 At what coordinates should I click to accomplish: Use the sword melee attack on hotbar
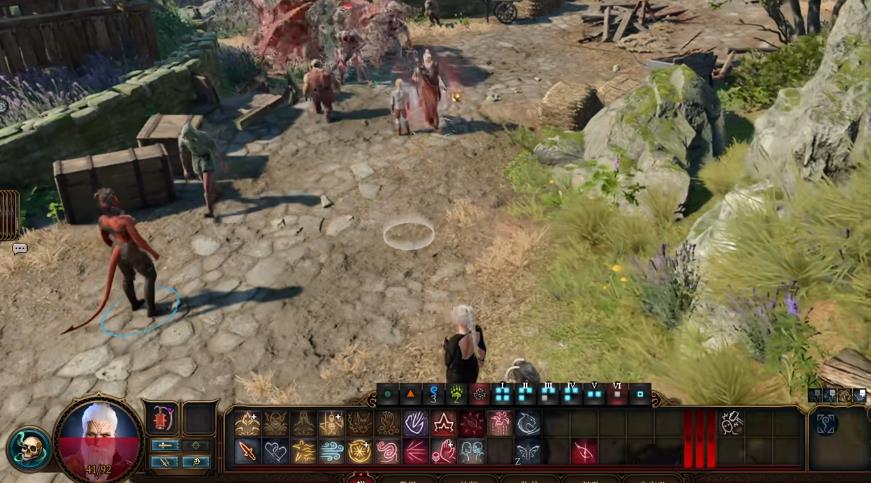pos(247,451)
